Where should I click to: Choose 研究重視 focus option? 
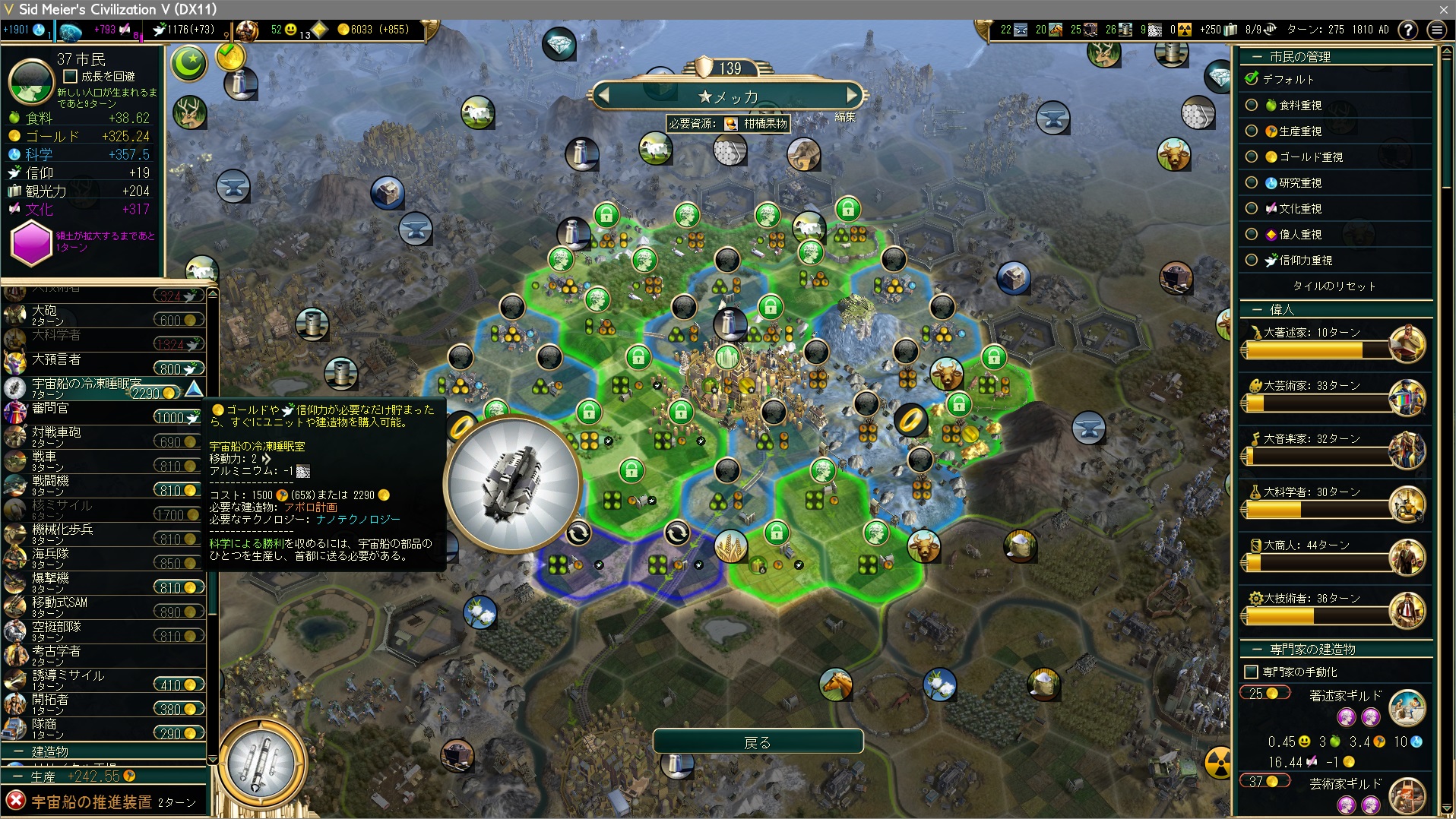(1251, 182)
